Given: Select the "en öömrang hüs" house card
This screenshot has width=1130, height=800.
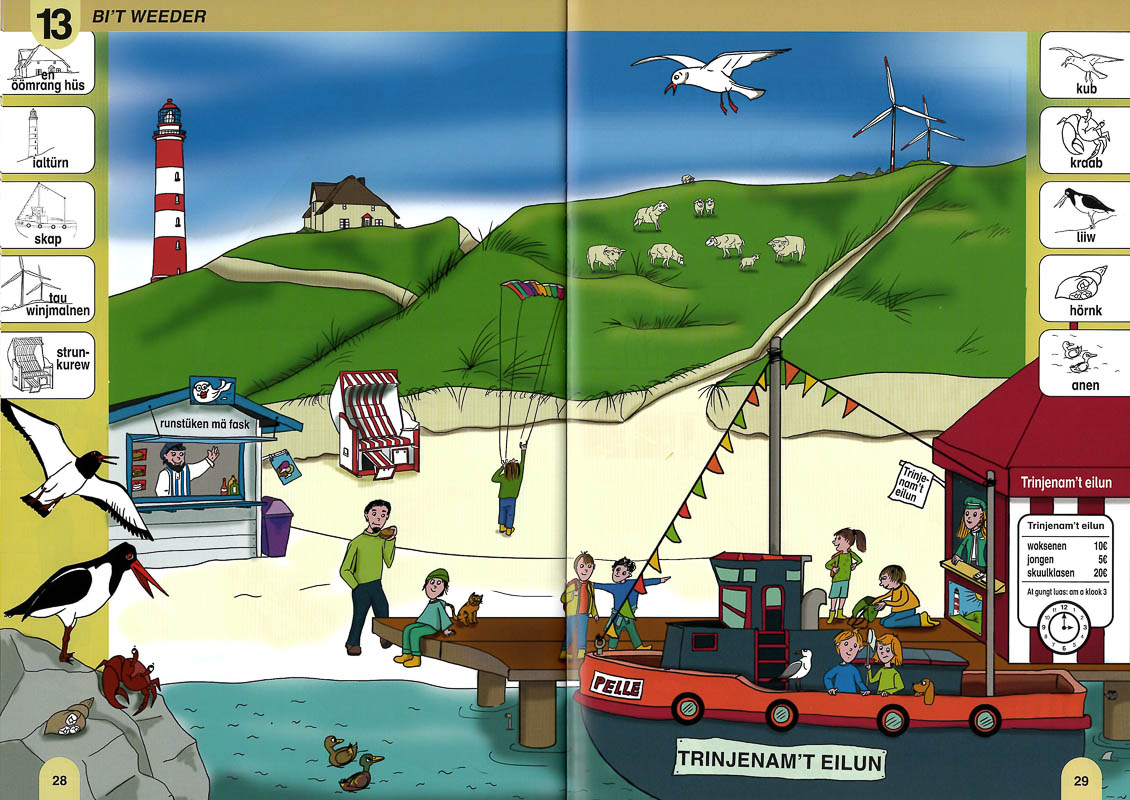Looking at the screenshot, I should pyautogui.click(x=50, y=65).
